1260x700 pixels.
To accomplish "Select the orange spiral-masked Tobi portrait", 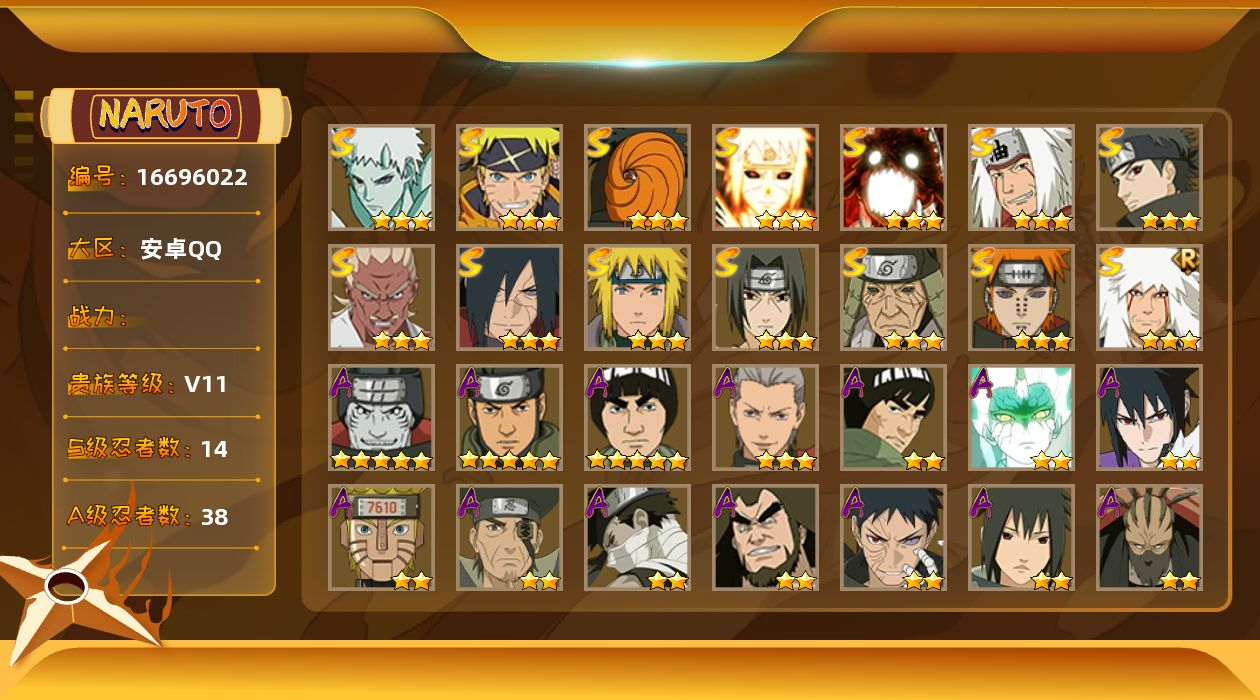I will pyautogui.click(x=637, y=177).
